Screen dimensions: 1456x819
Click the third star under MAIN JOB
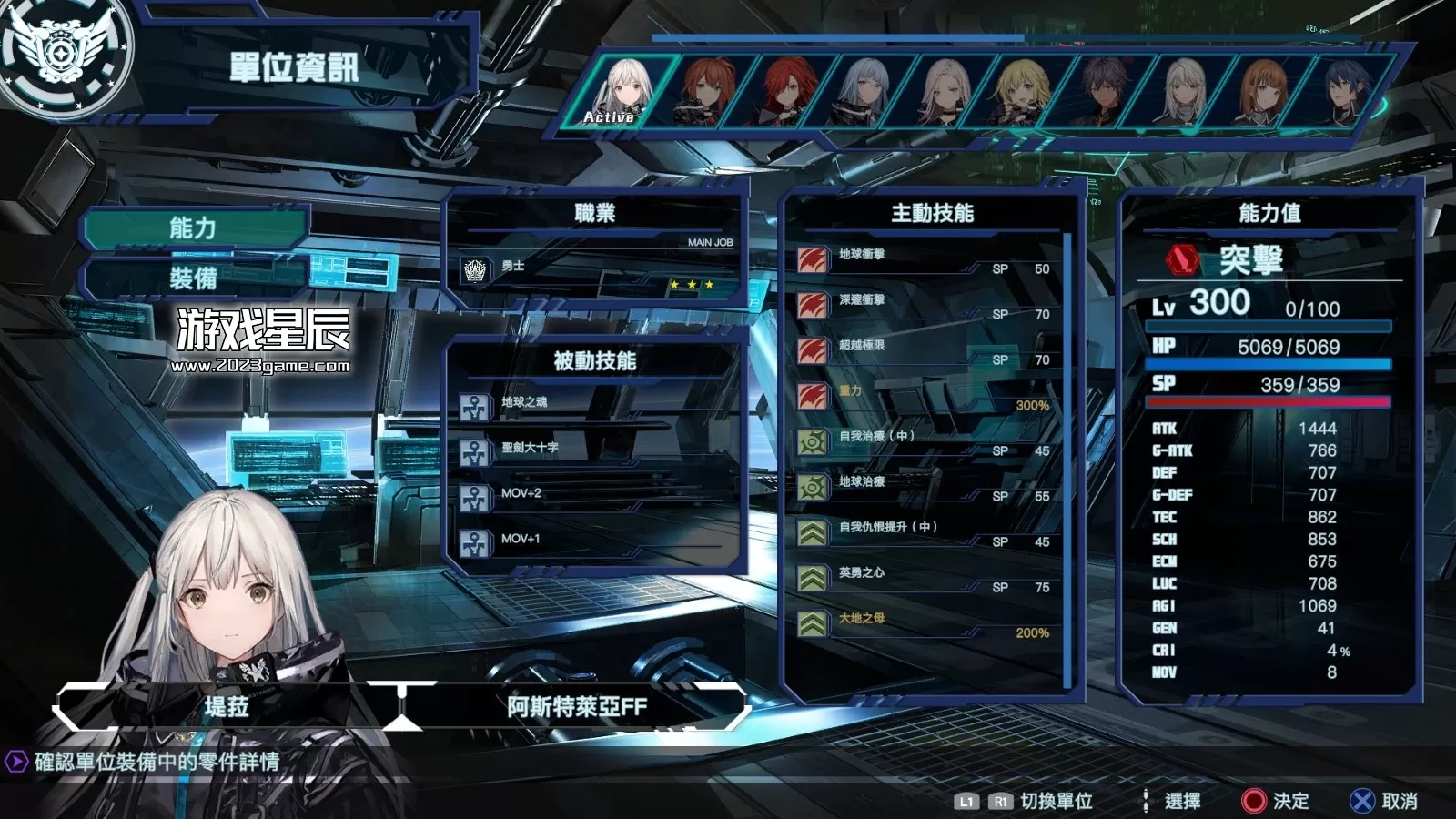tap(709, 283)
